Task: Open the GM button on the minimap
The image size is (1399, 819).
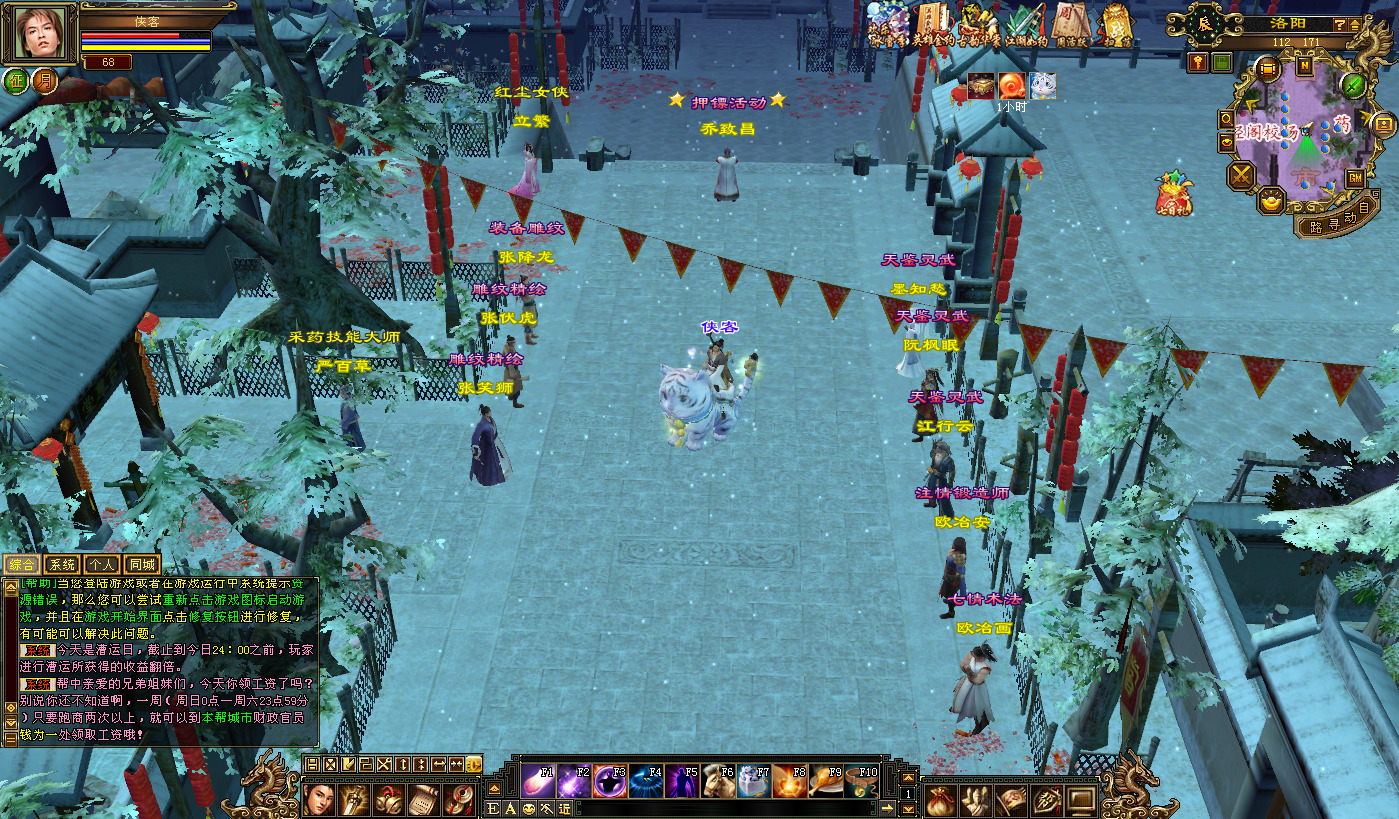Action: pyautogui.click(x=1356, y=177)
